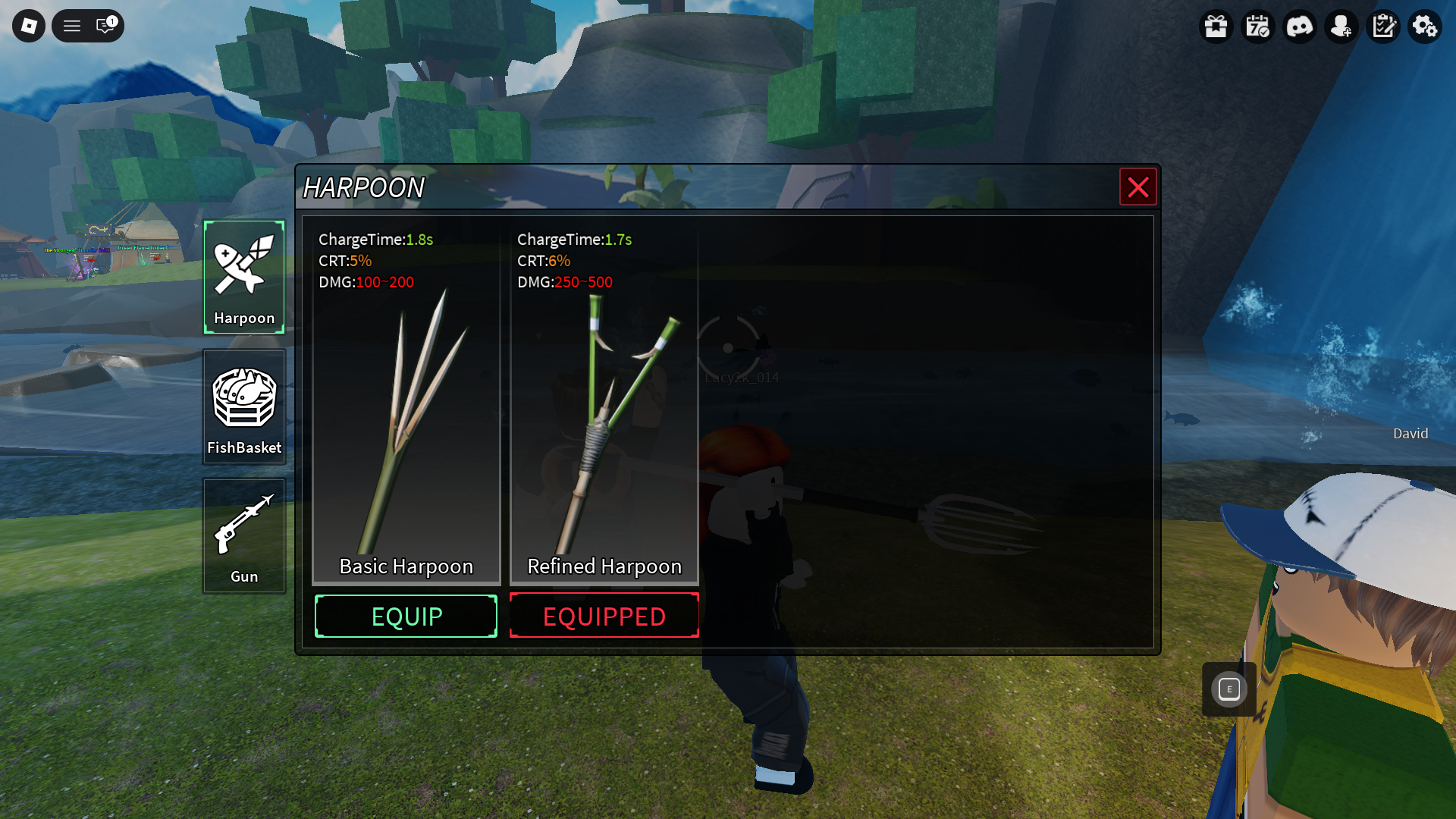
Task: Click the Basic Harpoon preview image
Action: (406, 417)
